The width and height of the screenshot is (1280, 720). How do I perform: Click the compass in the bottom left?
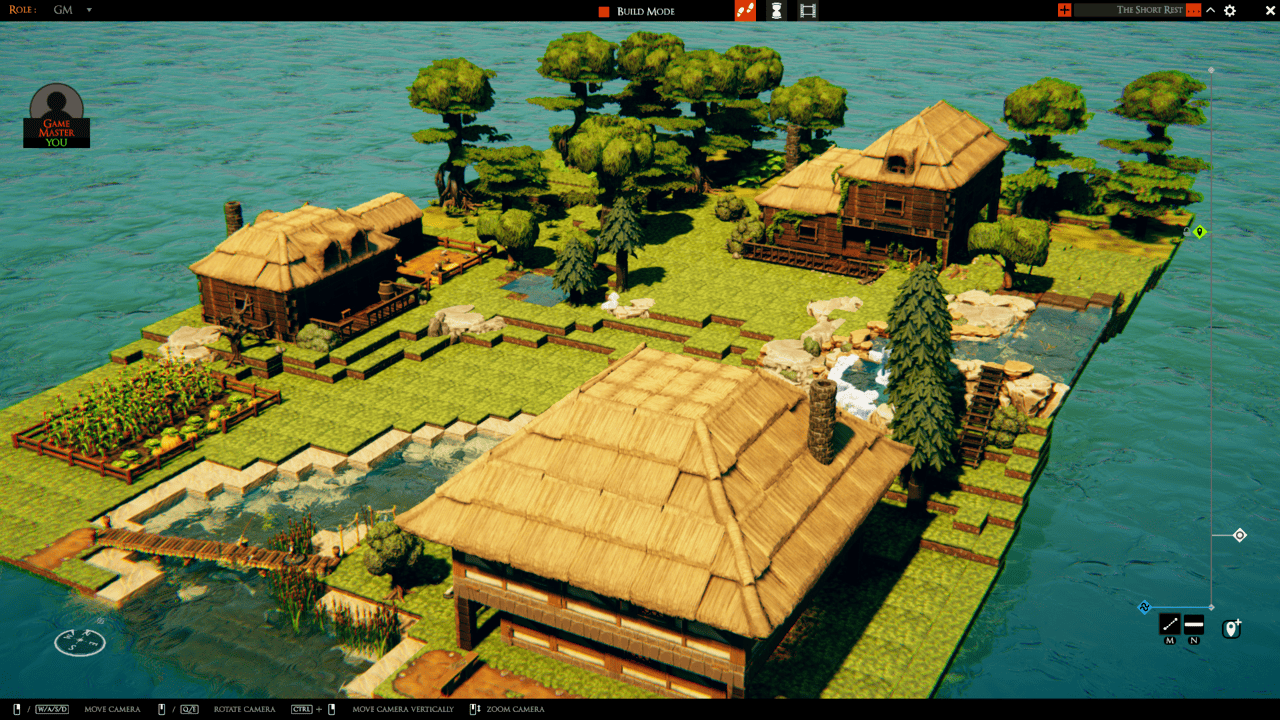pyautogui.click(x=78, y=643)
